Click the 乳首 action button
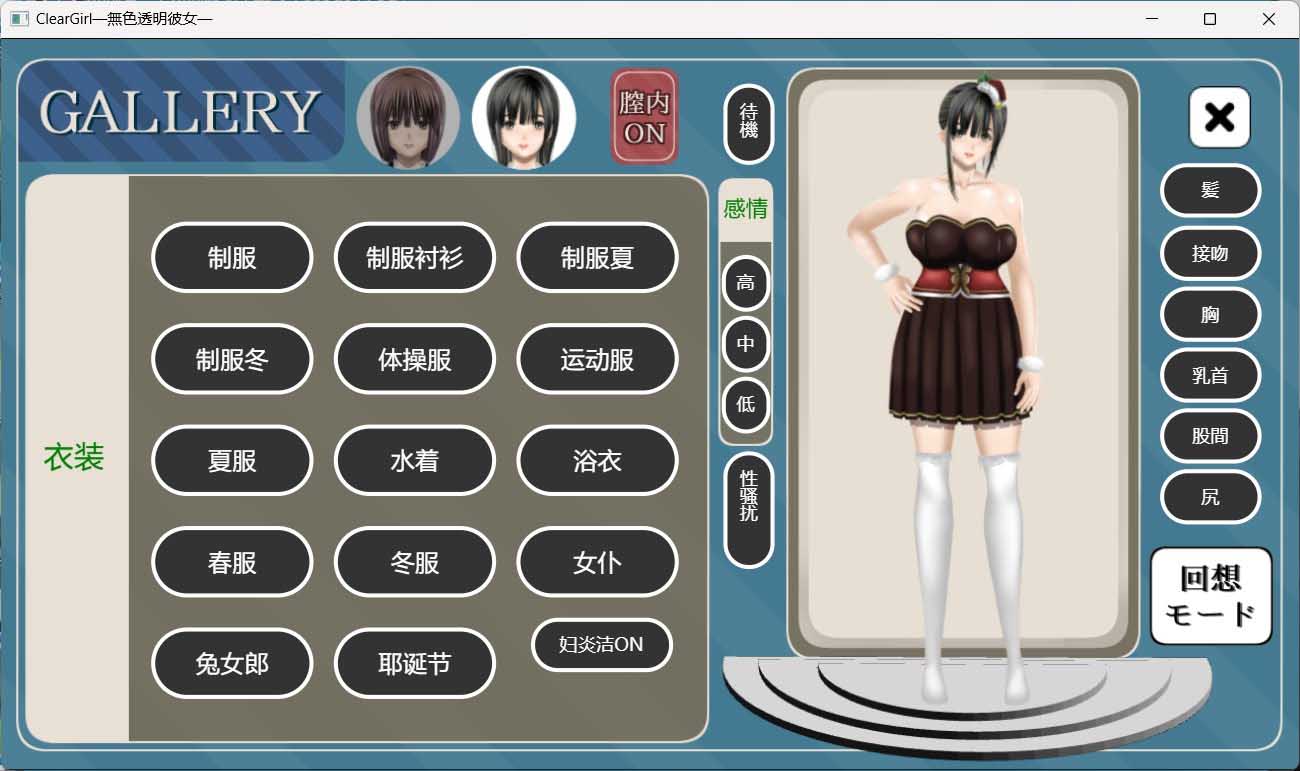1300x771 pixels. [1210, 375]
